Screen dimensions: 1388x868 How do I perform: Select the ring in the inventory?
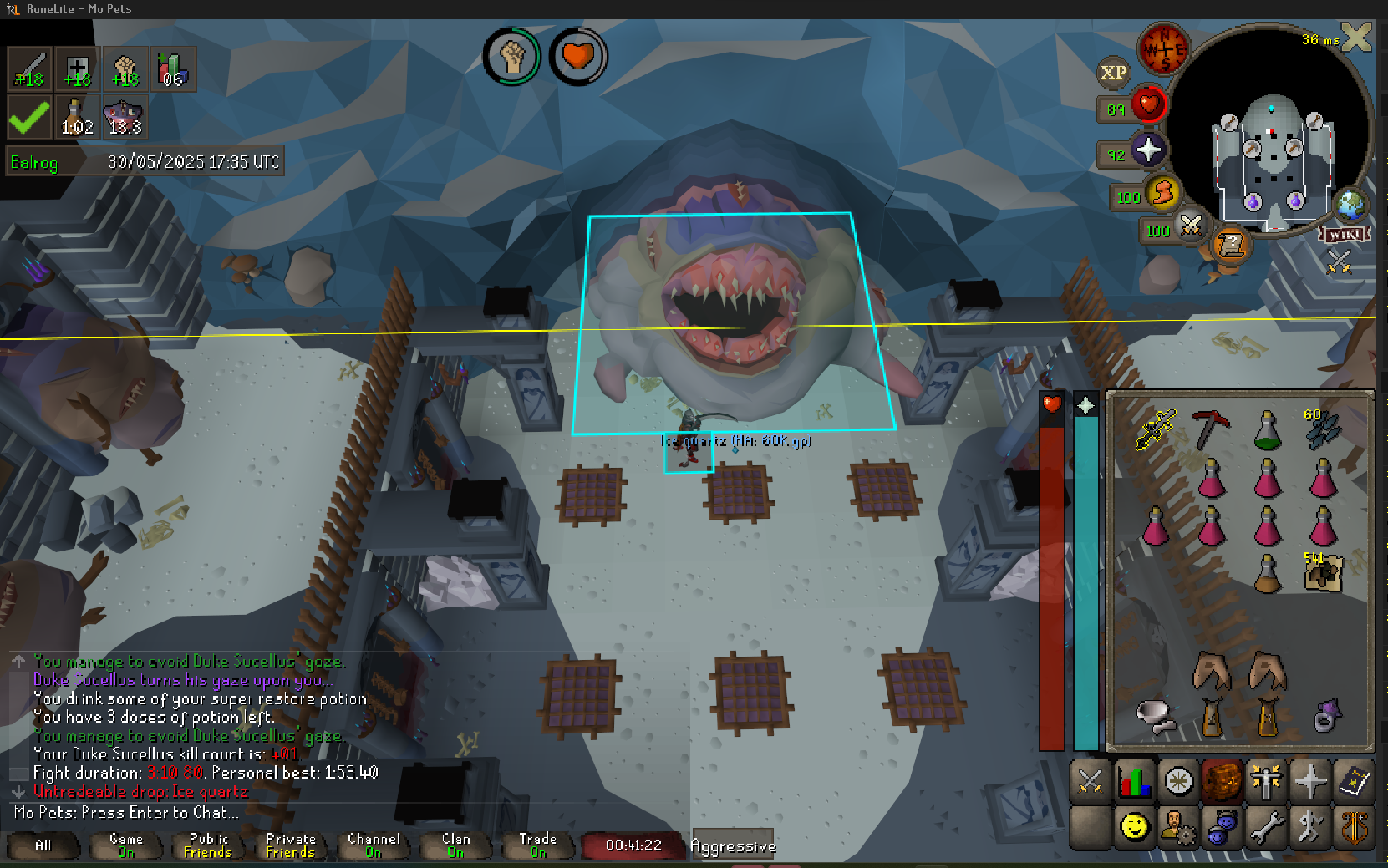1325,717
